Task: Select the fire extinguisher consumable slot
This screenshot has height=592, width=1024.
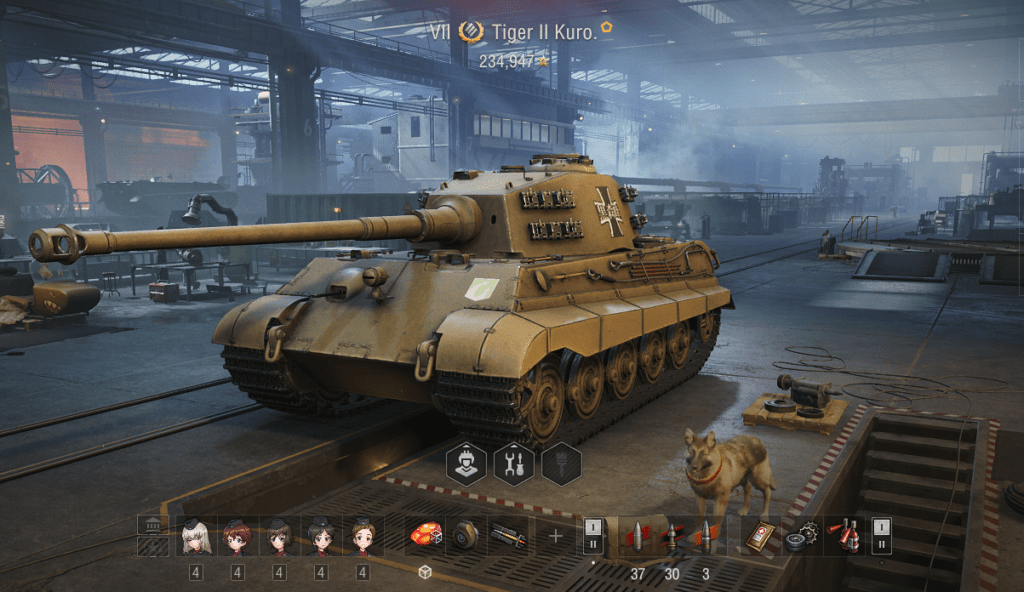Action: pos(846,536)
